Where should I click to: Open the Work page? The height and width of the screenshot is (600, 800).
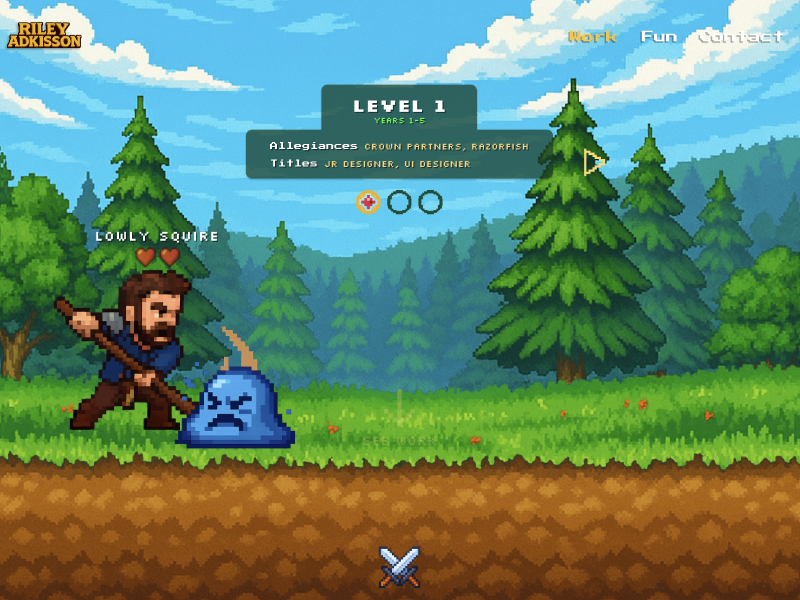click(592, 37)
